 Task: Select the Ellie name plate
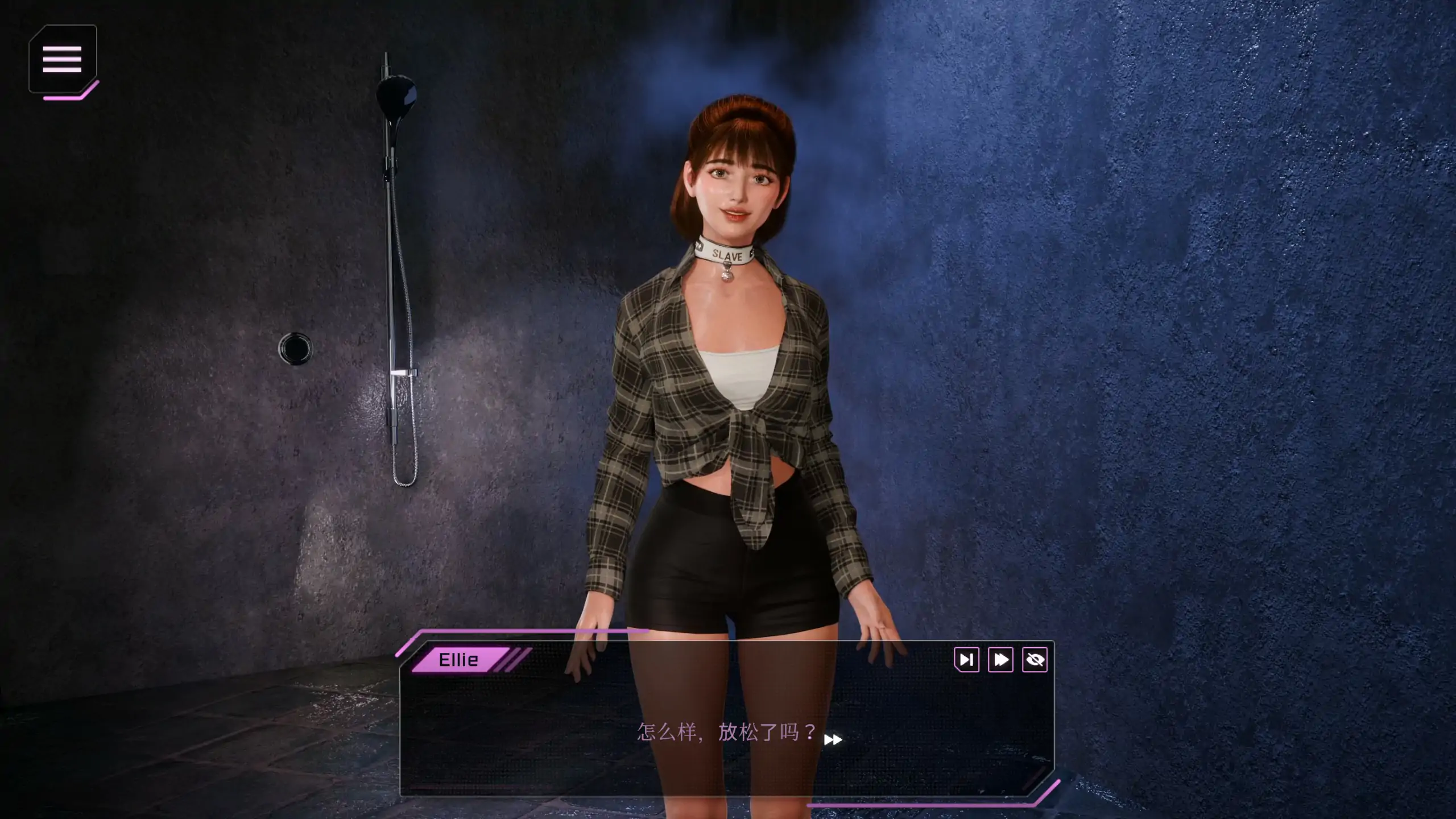point(458,660)
